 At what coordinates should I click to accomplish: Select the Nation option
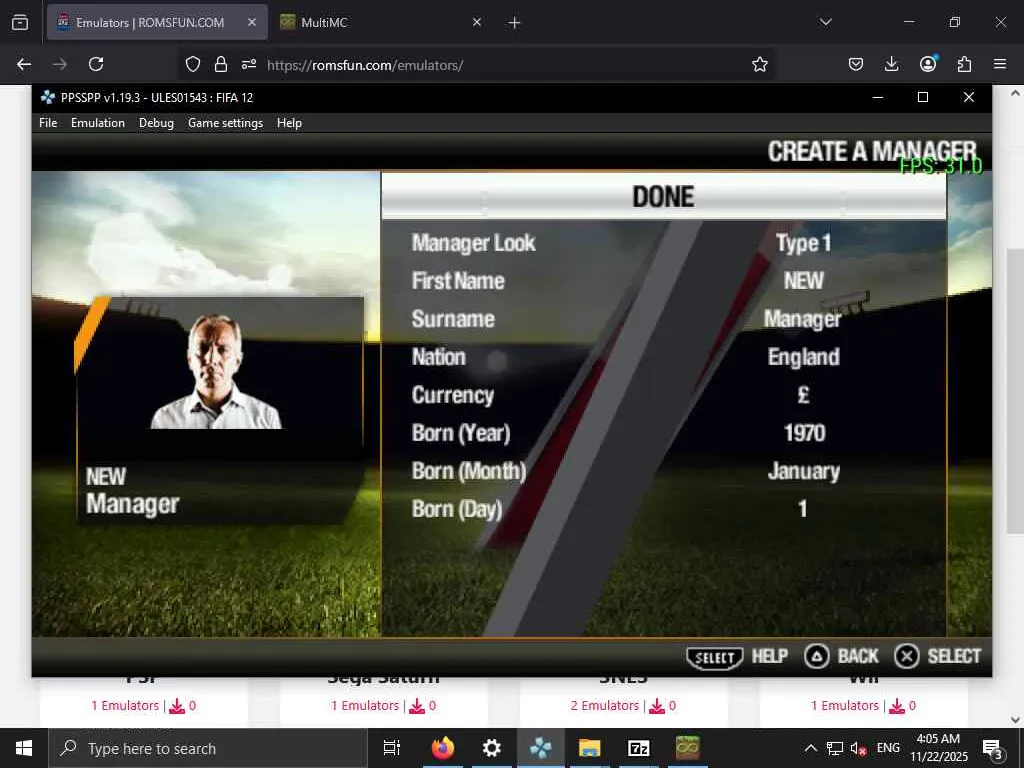coord(438,357)
